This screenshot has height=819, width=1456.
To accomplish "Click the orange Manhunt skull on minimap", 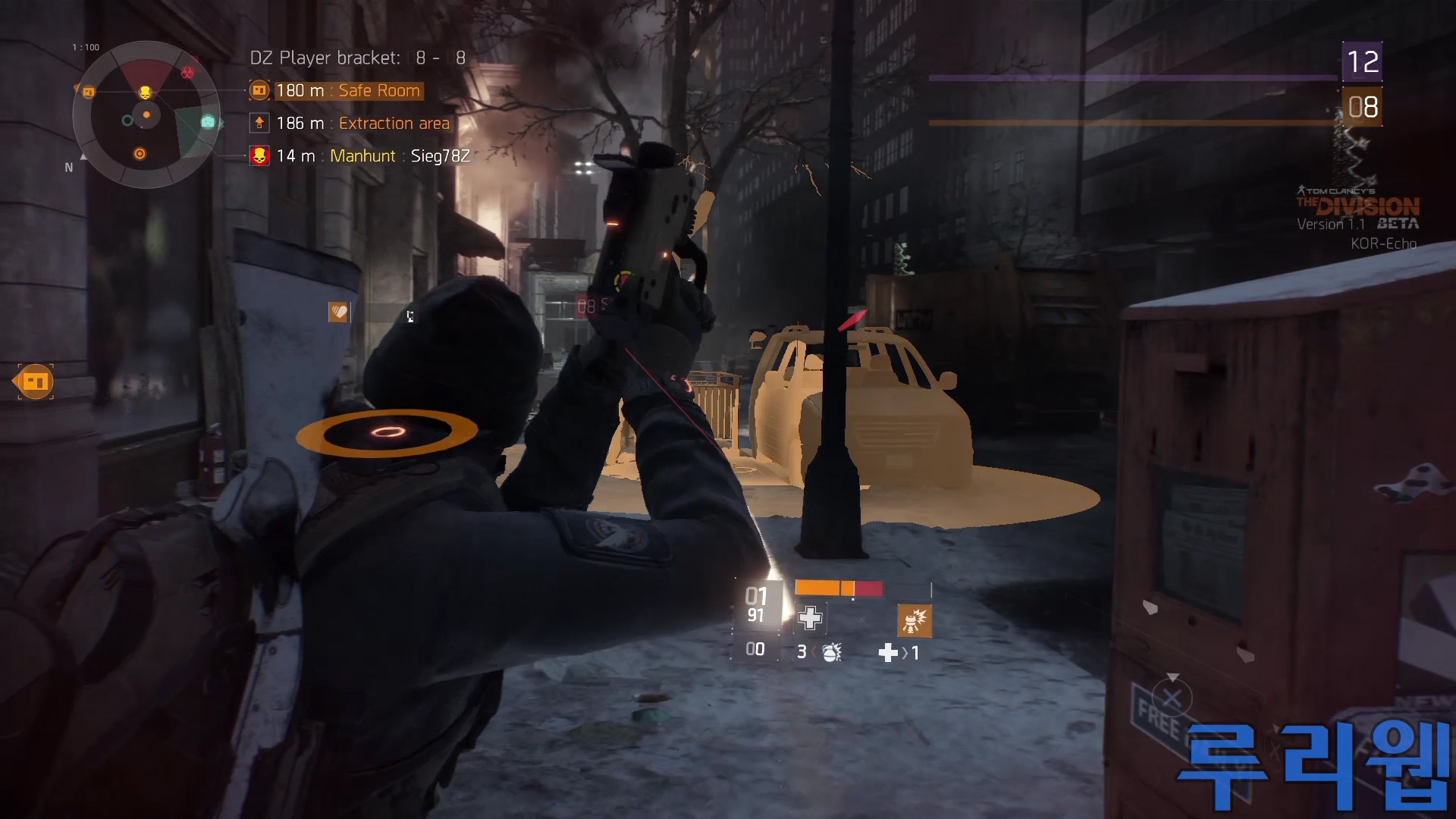I will tap(145, 93).
